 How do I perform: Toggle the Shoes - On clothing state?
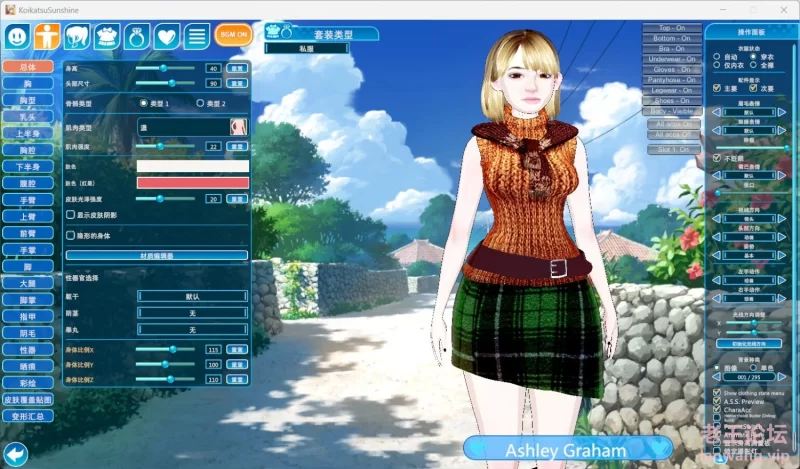click(x=672, y=101)
